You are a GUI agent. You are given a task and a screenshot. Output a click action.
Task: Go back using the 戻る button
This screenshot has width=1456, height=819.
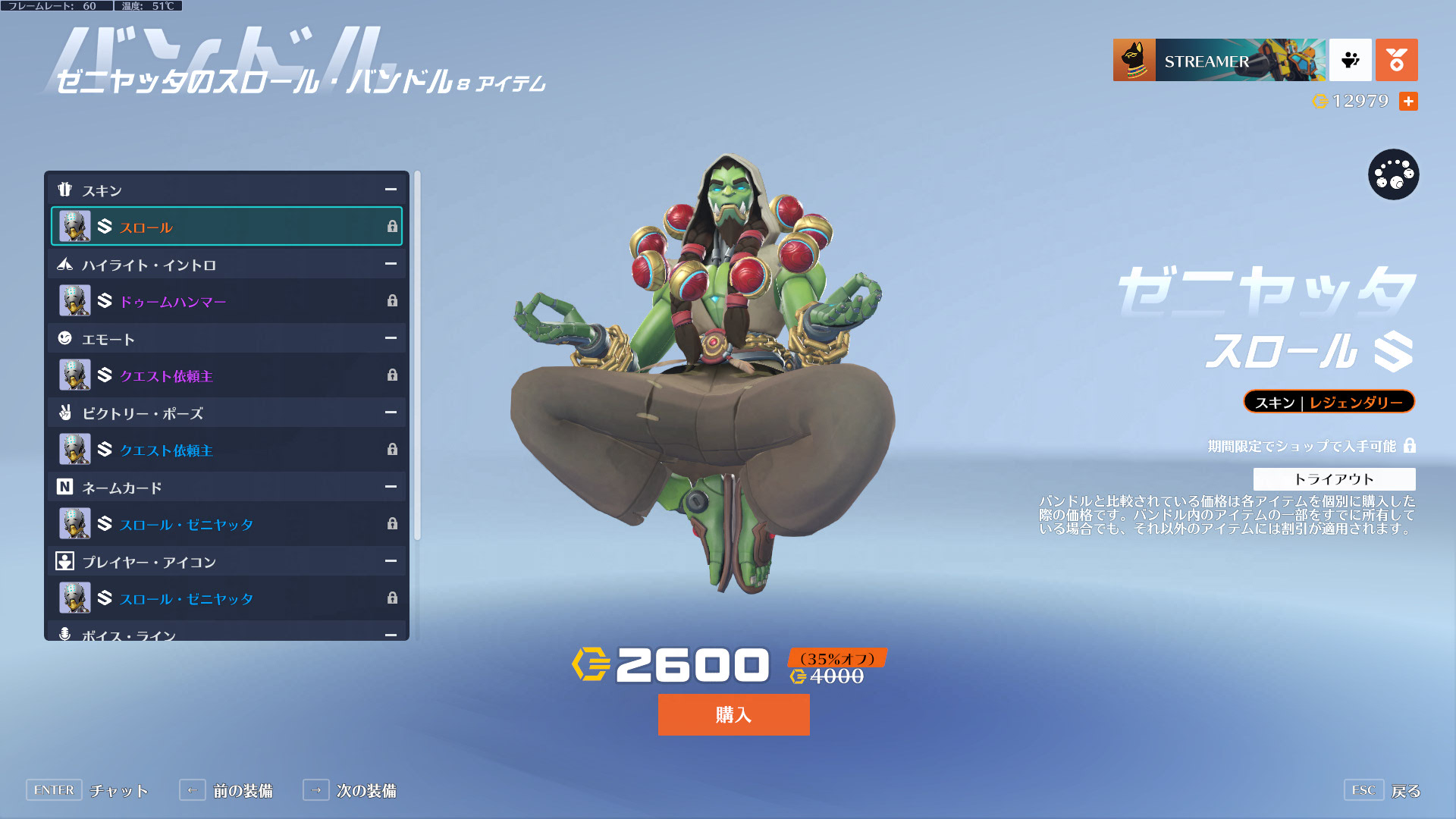[1405, 791]
